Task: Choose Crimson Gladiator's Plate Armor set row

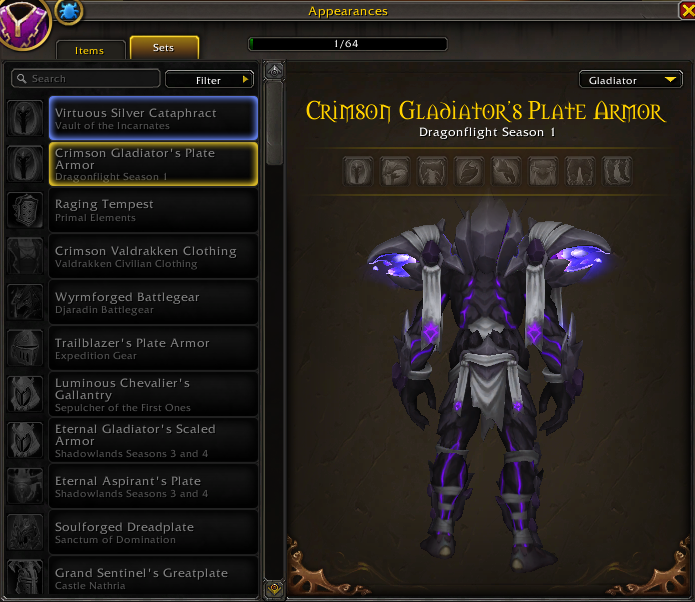Action: pos(153,164)
